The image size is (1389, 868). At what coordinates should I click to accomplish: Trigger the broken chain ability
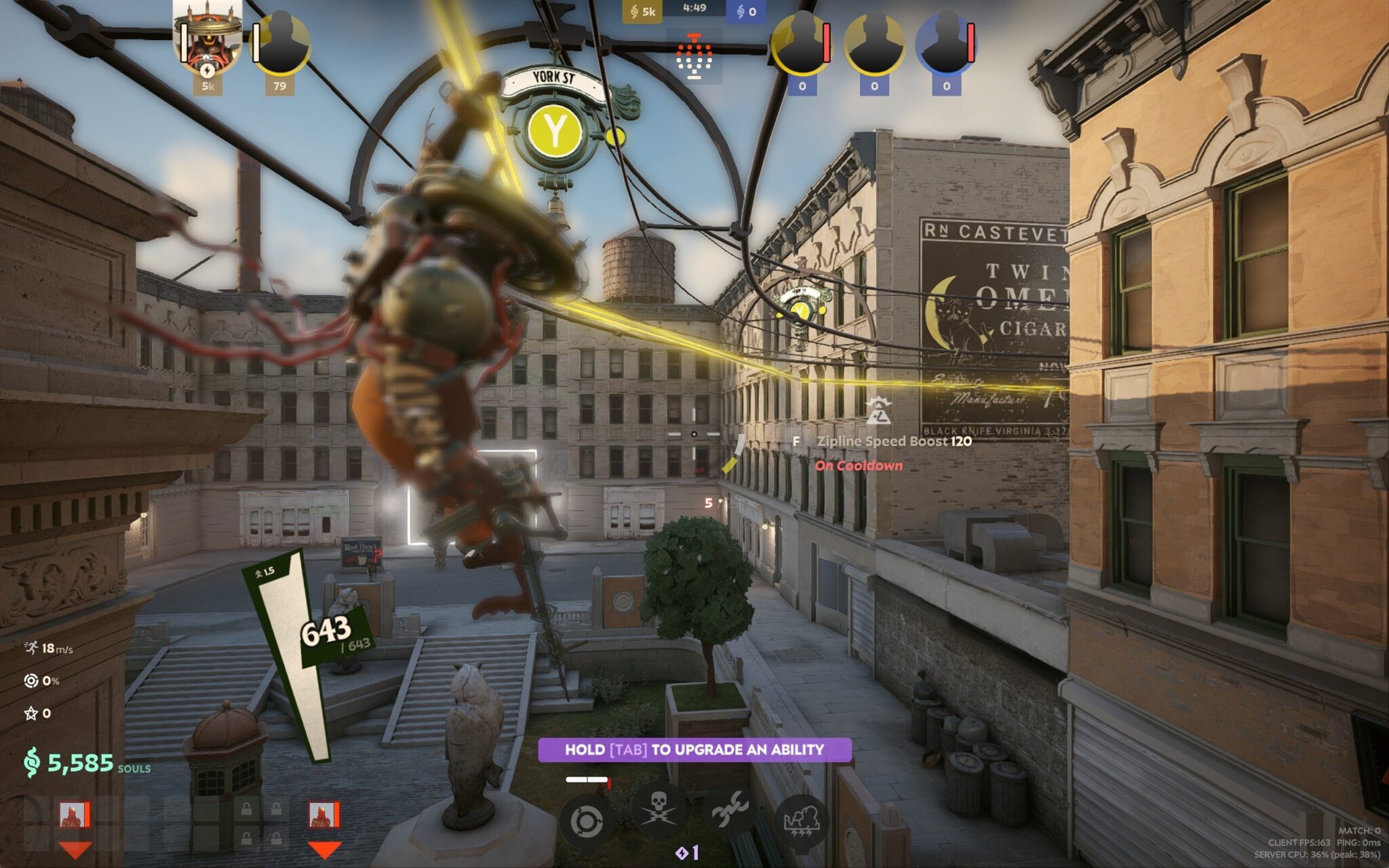(x=729, y=811)
